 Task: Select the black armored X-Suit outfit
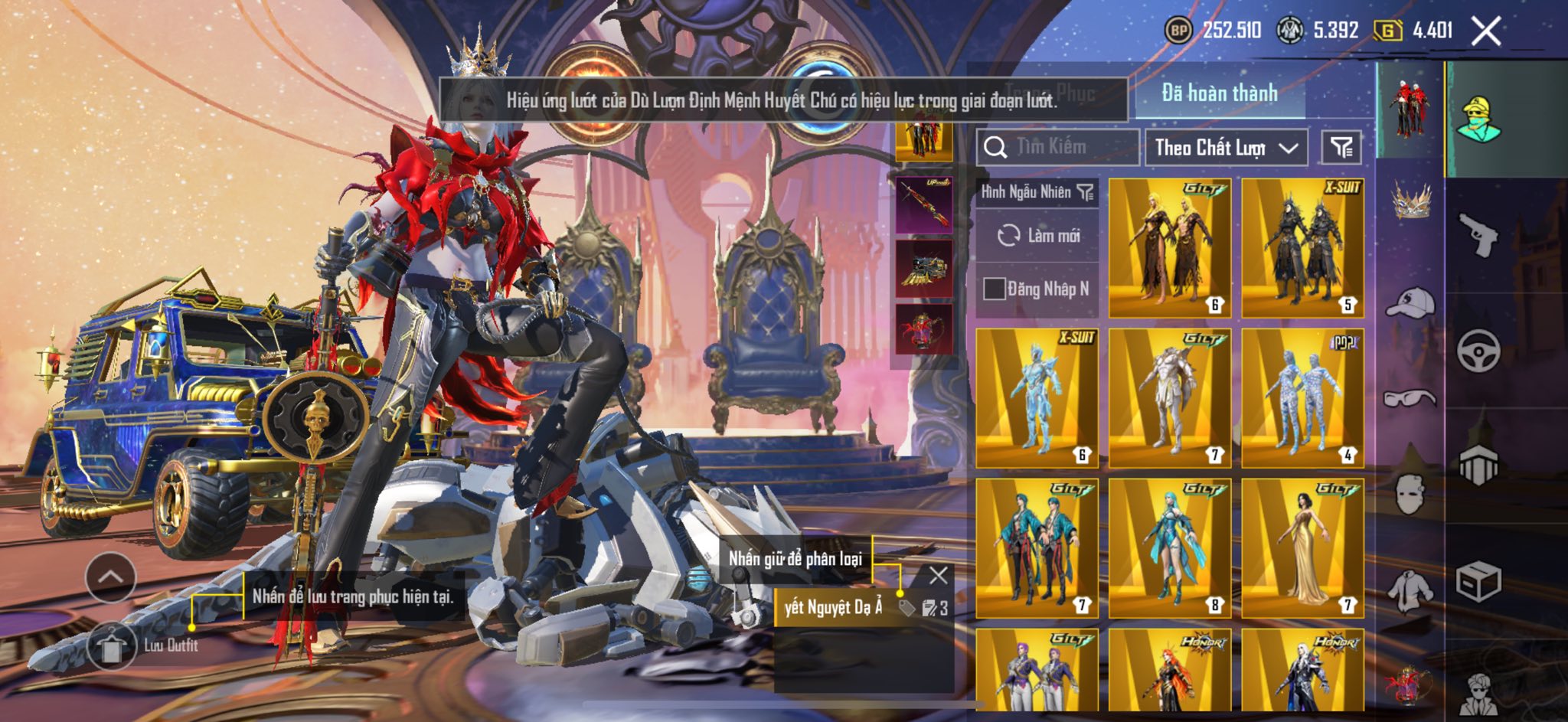pos(1302,248)
